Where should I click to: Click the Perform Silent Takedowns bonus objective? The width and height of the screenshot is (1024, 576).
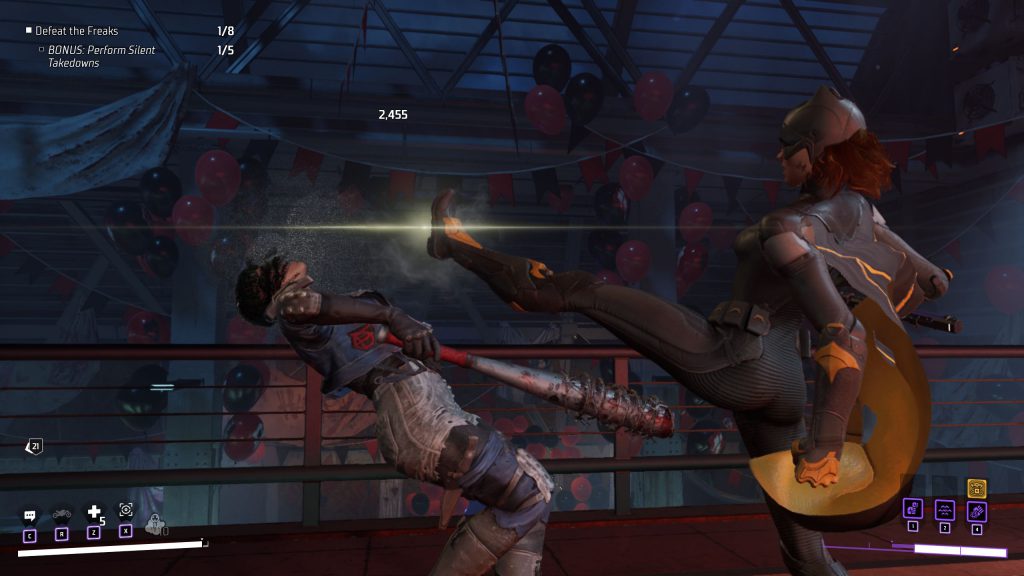pyautogui.click(x=101, y=56)
